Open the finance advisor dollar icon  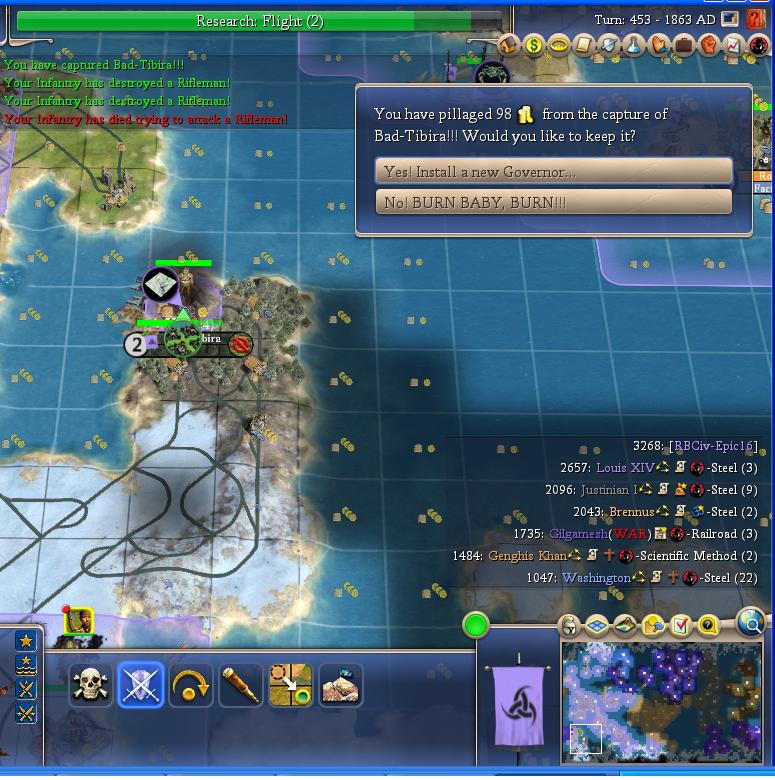click(533, 45)
